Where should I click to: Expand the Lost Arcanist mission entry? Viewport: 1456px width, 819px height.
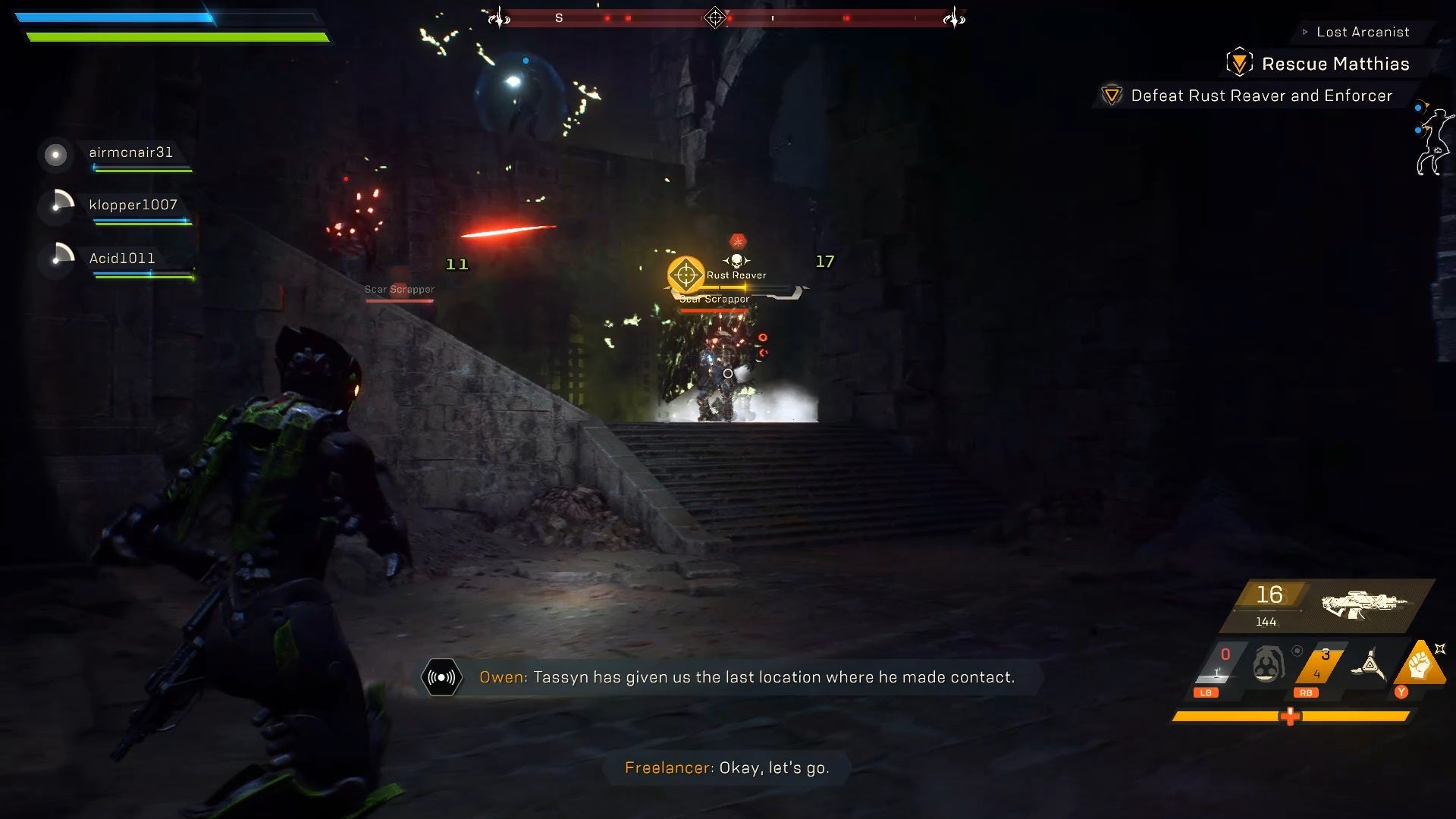point(1363,32)
